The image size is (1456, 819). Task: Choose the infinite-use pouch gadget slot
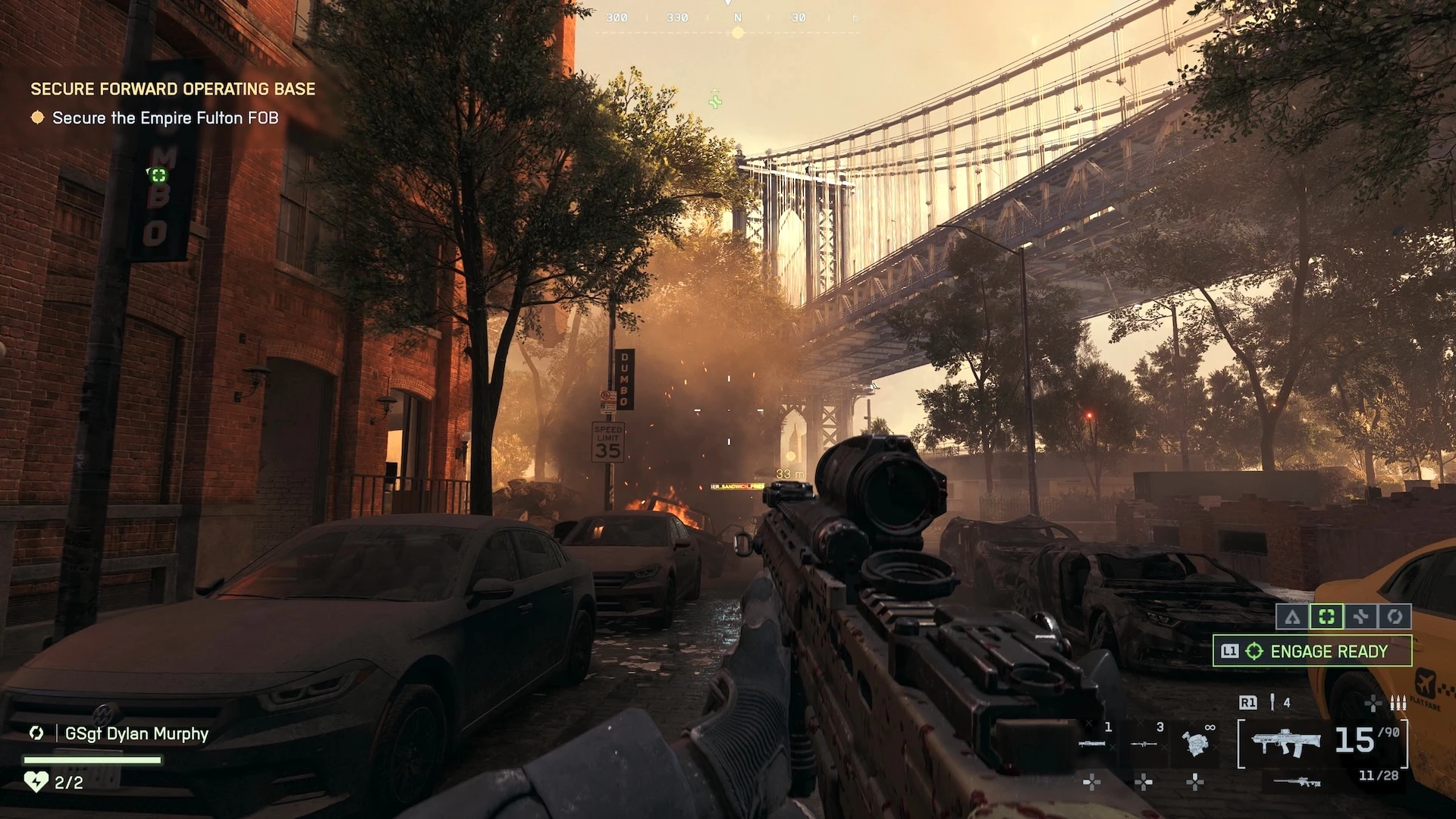(1194, 742)
